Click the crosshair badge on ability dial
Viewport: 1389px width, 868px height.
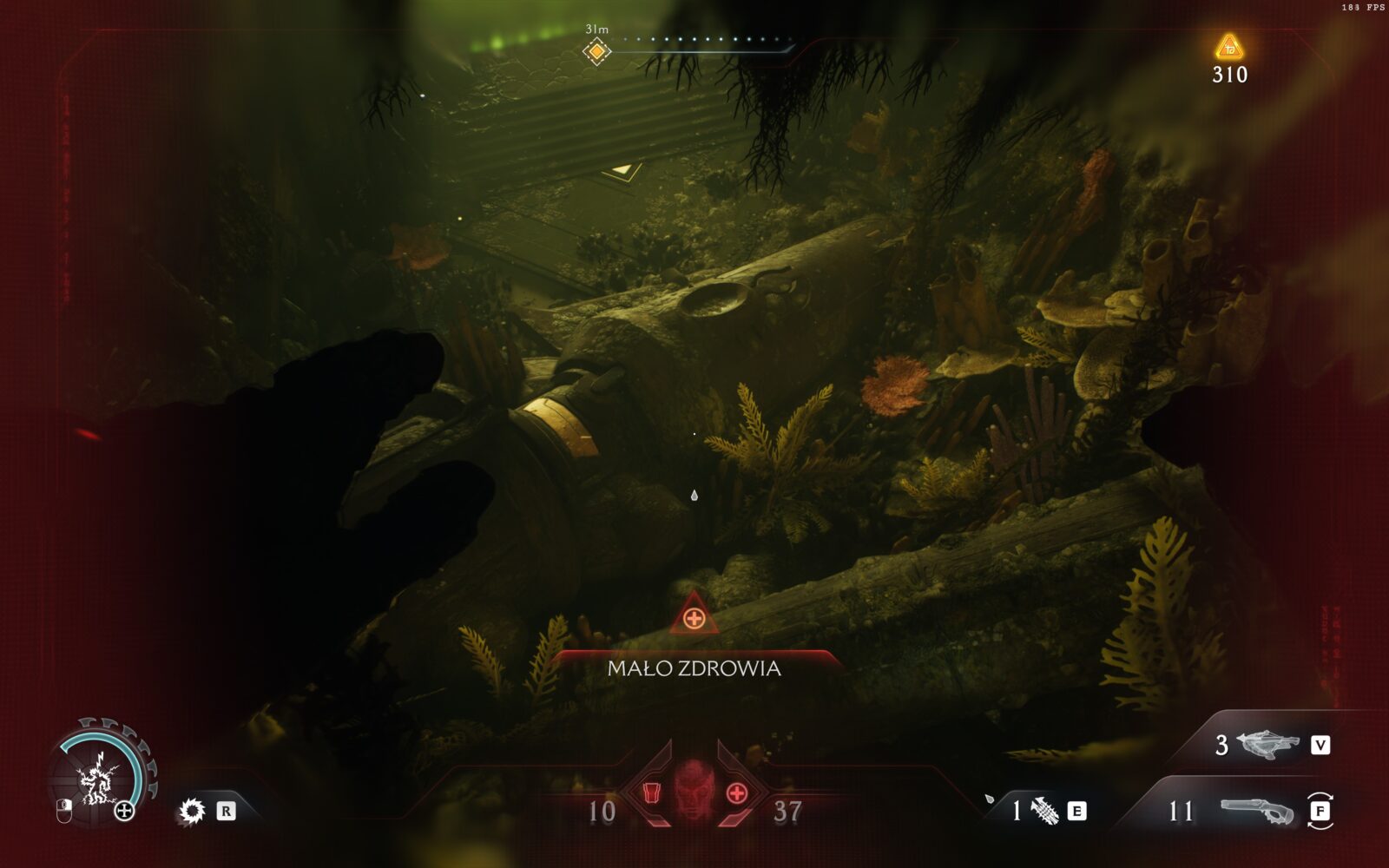[x=125, y=811]
